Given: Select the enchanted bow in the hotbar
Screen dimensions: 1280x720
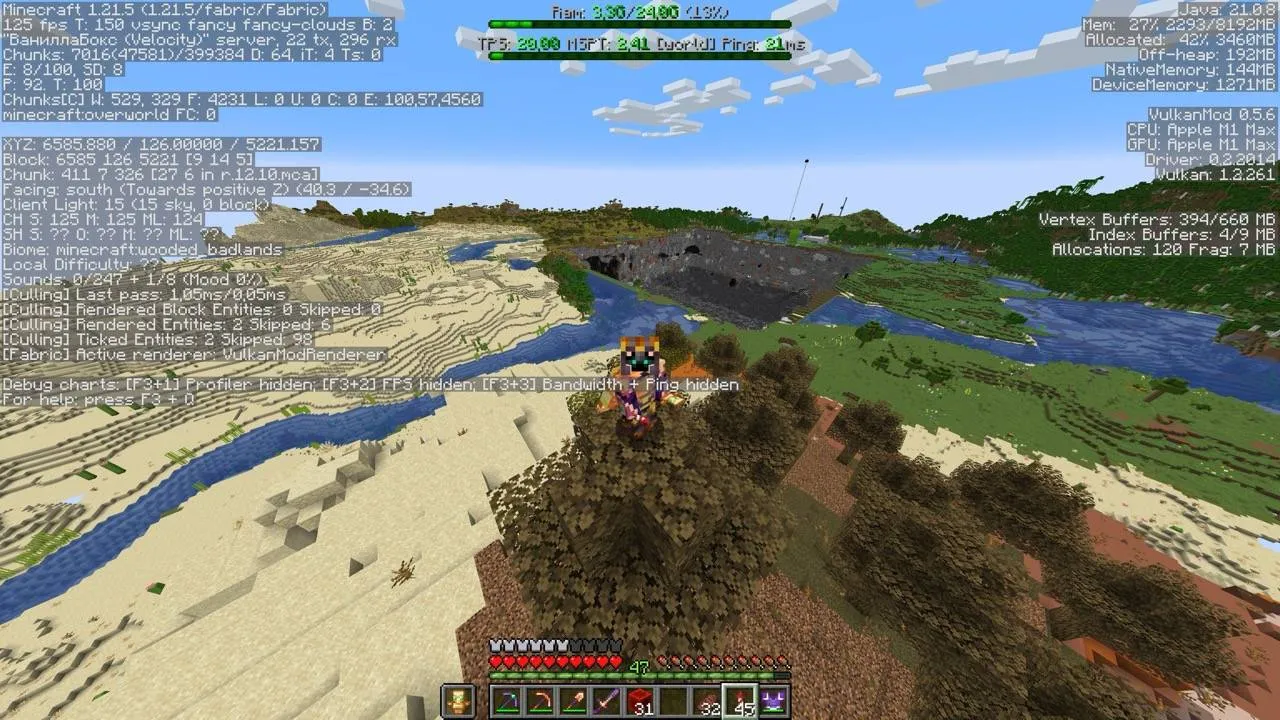Looking at the screenshot, I should (541, 699).
